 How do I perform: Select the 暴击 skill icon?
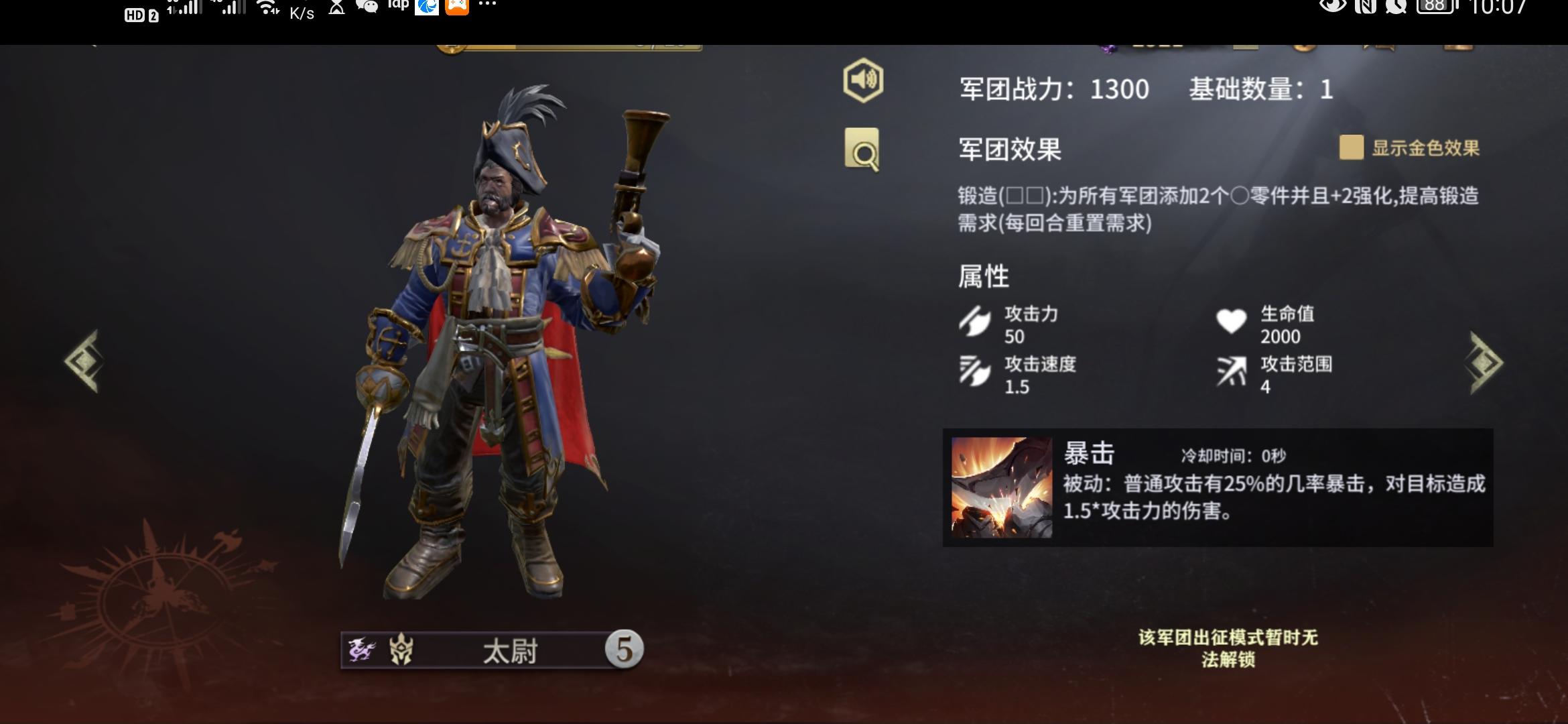(x=1002, y=487)
